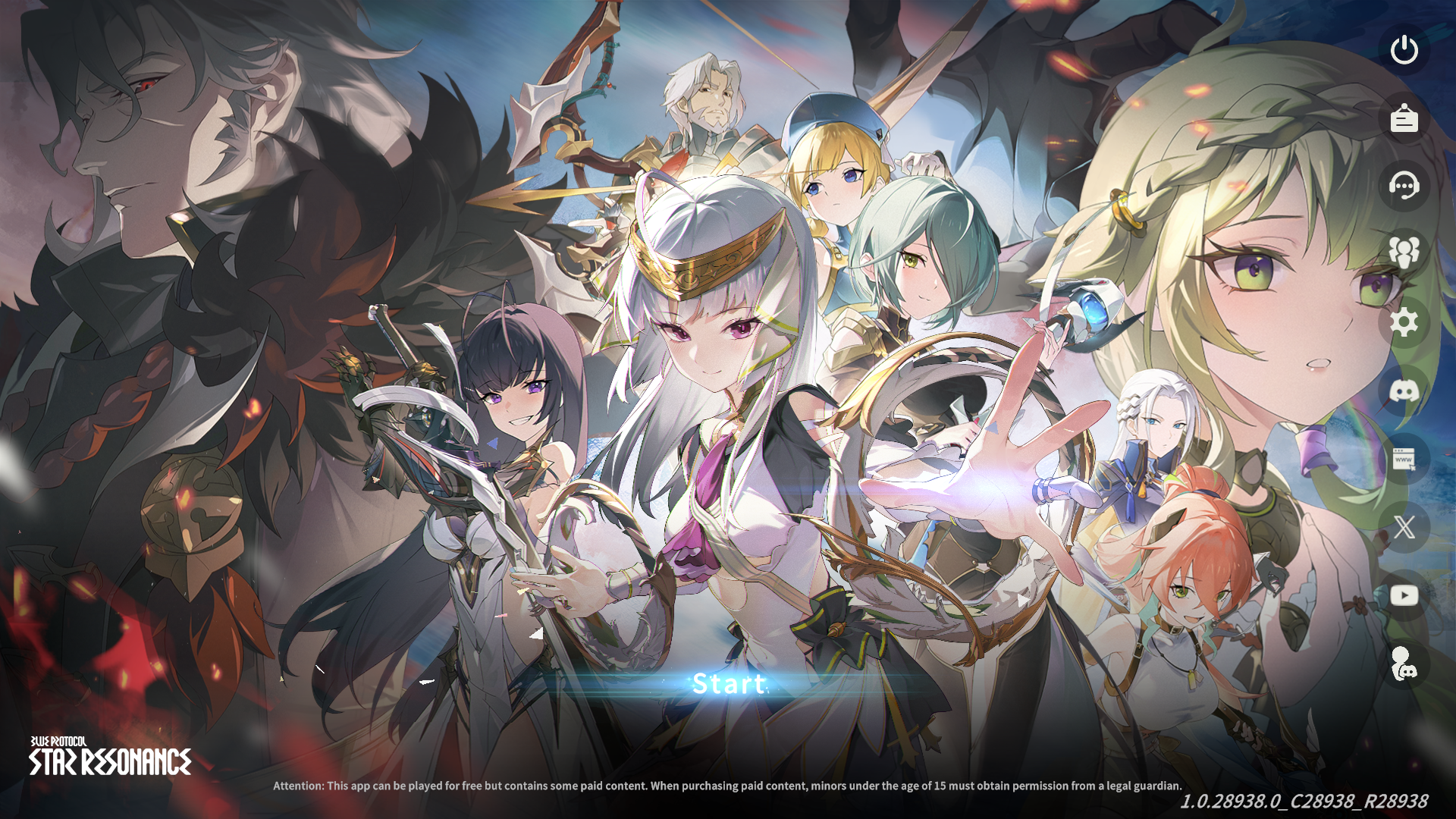Open customer support via the headset icon
This screenshot has width=1456, height=819.
point(1405,187)
